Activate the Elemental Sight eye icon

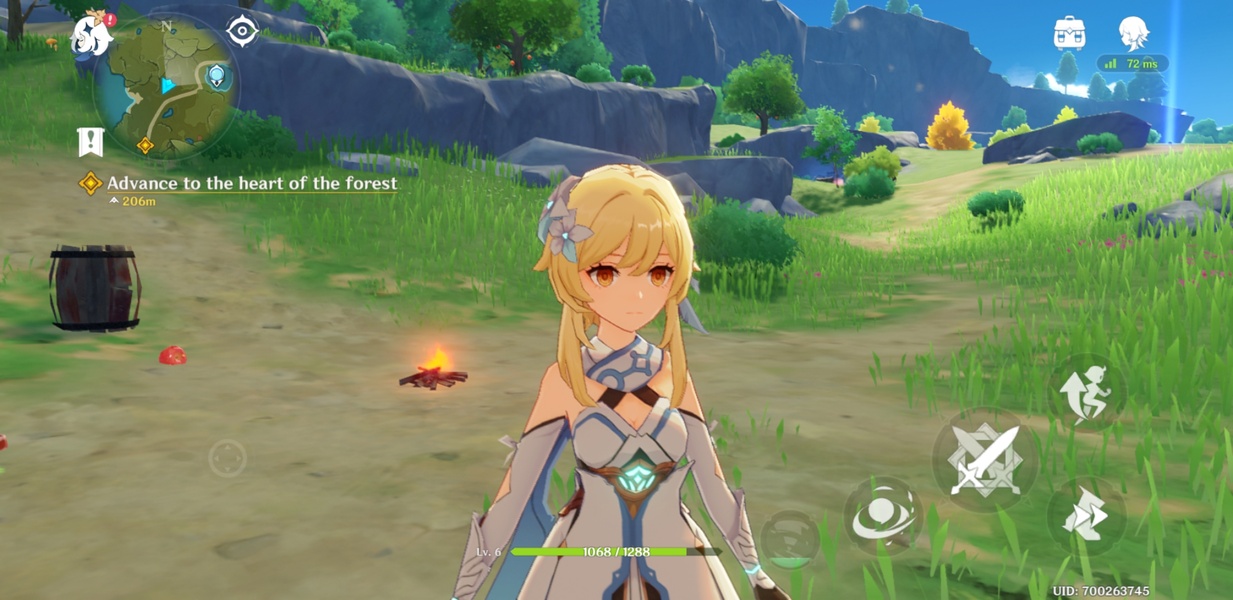pyautogui.click(x=242, y=31)
